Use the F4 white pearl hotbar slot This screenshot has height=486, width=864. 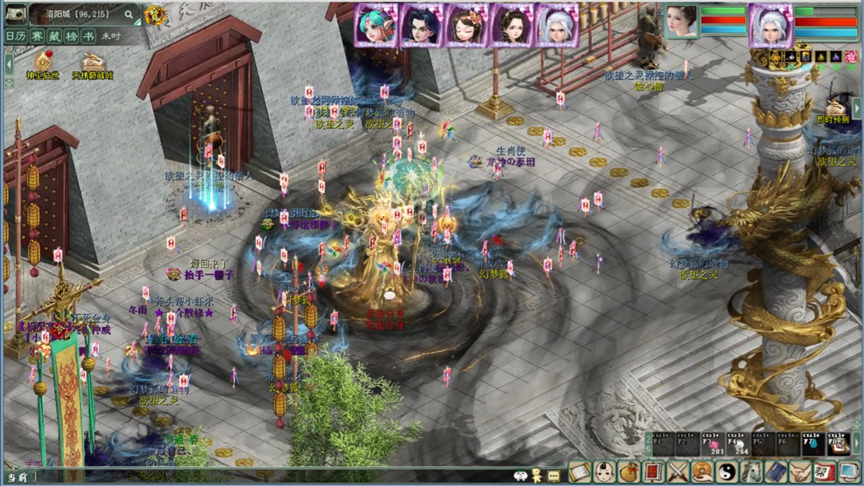pyautogui.click(x=738, y=446)
